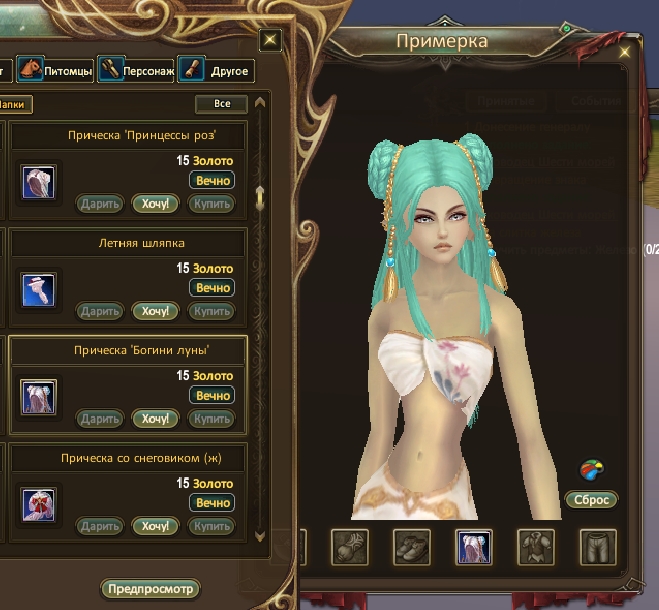Gift the 'Богини луны' hairstyle

[x=100, y=418]
